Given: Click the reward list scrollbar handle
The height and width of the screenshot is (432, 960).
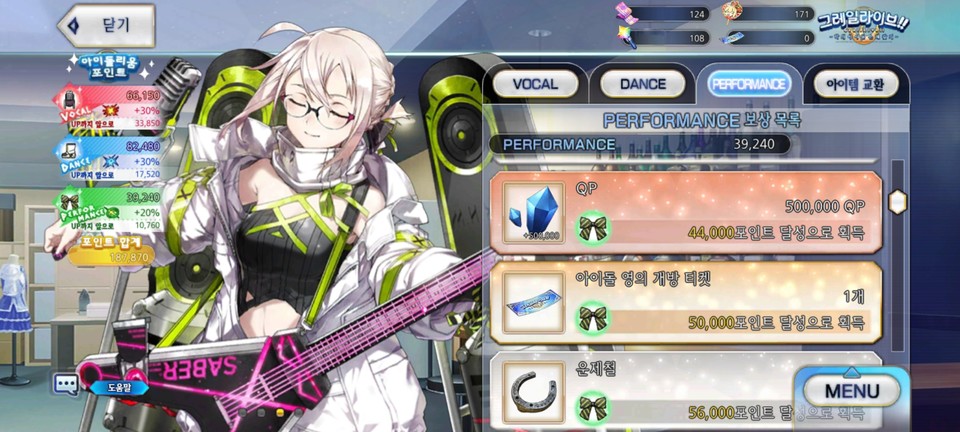Looking at the screenshot, I should (897, 198).
